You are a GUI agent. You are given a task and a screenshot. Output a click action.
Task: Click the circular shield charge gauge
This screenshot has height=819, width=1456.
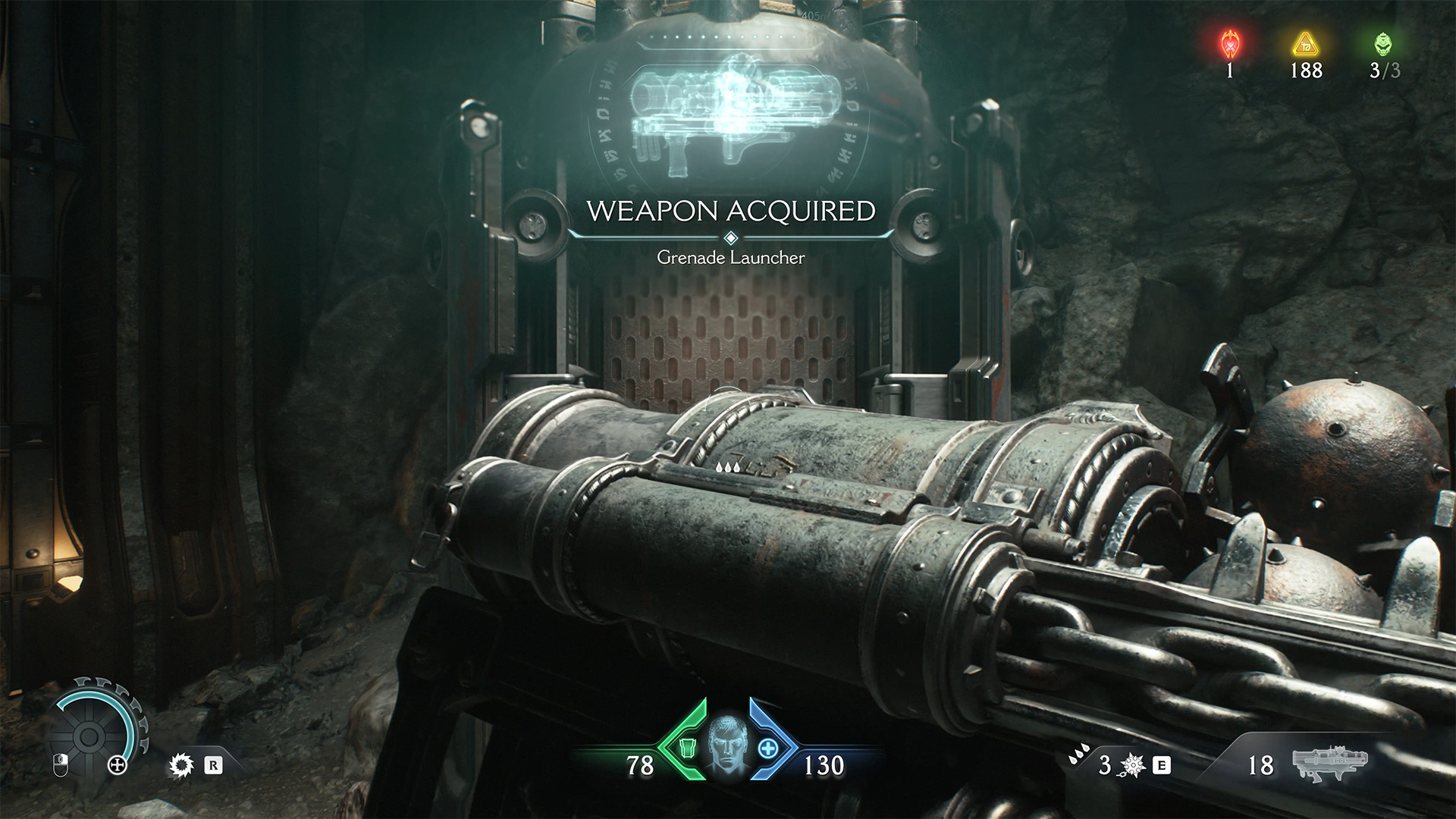pos(89,734)
